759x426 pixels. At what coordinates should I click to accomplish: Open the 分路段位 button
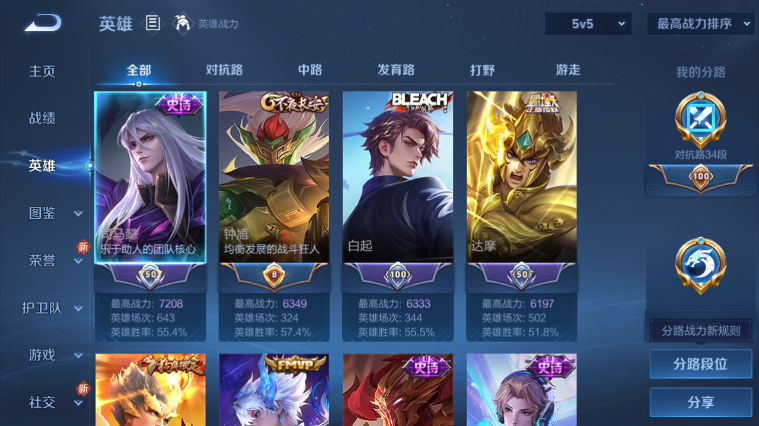[700, 364]
